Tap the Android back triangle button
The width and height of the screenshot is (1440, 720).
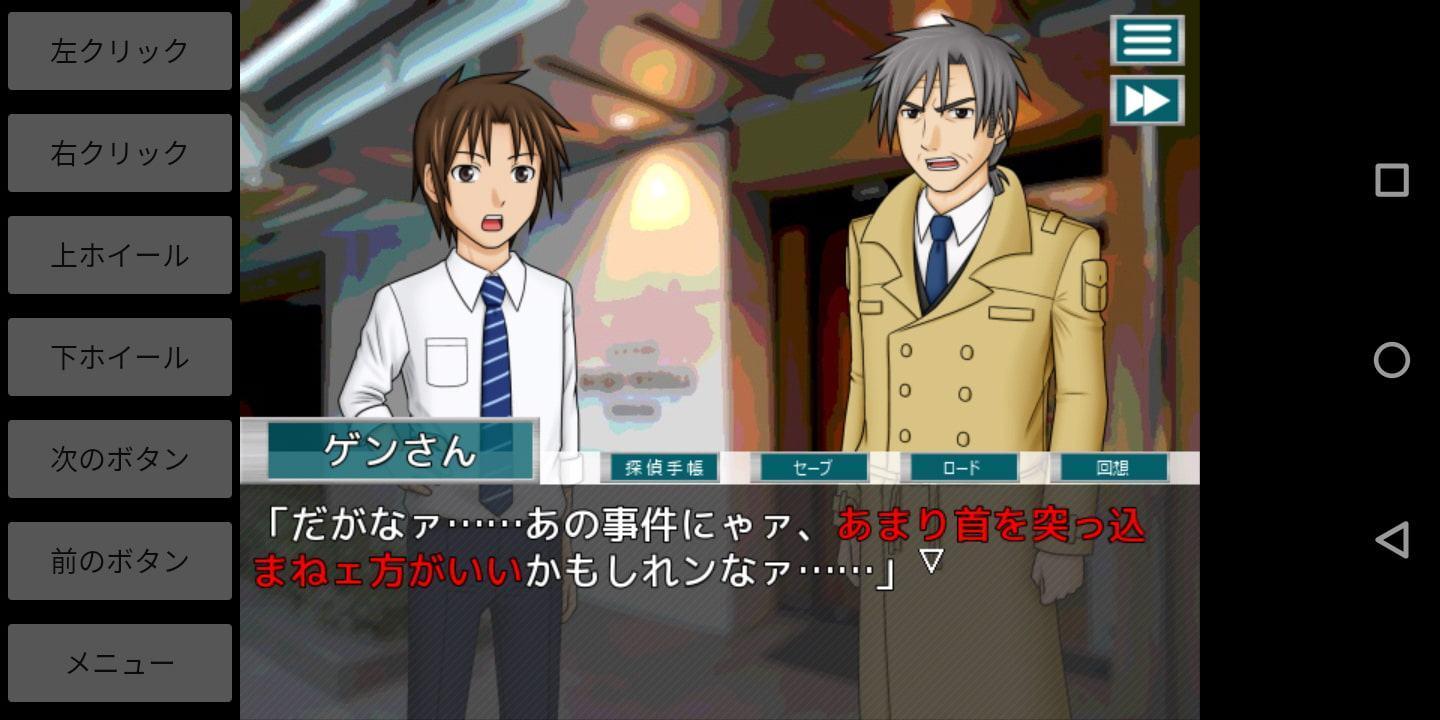point(1391,540)
